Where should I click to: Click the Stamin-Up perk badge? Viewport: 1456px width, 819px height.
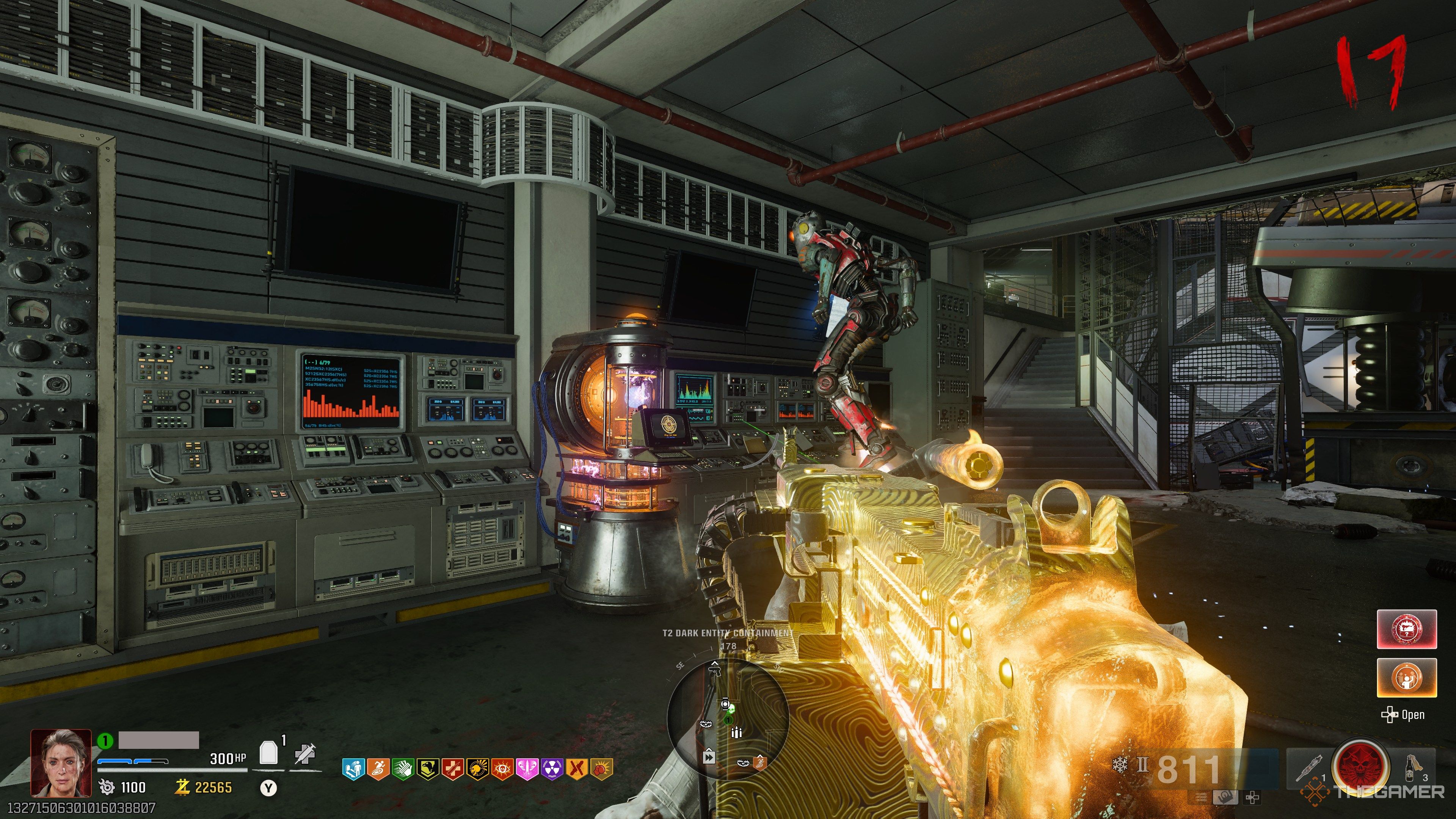(x=378, y=769)
